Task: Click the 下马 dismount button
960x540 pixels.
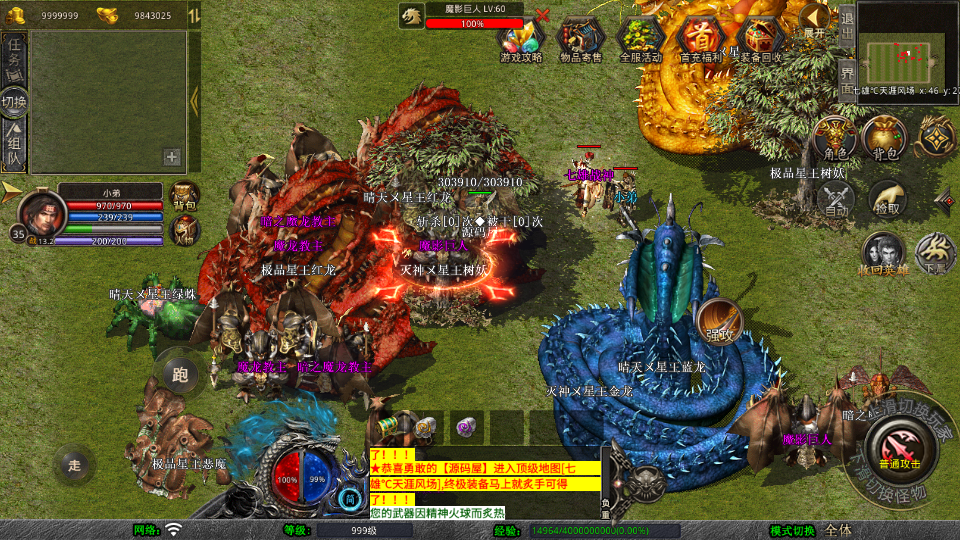Action: [936, 254]
